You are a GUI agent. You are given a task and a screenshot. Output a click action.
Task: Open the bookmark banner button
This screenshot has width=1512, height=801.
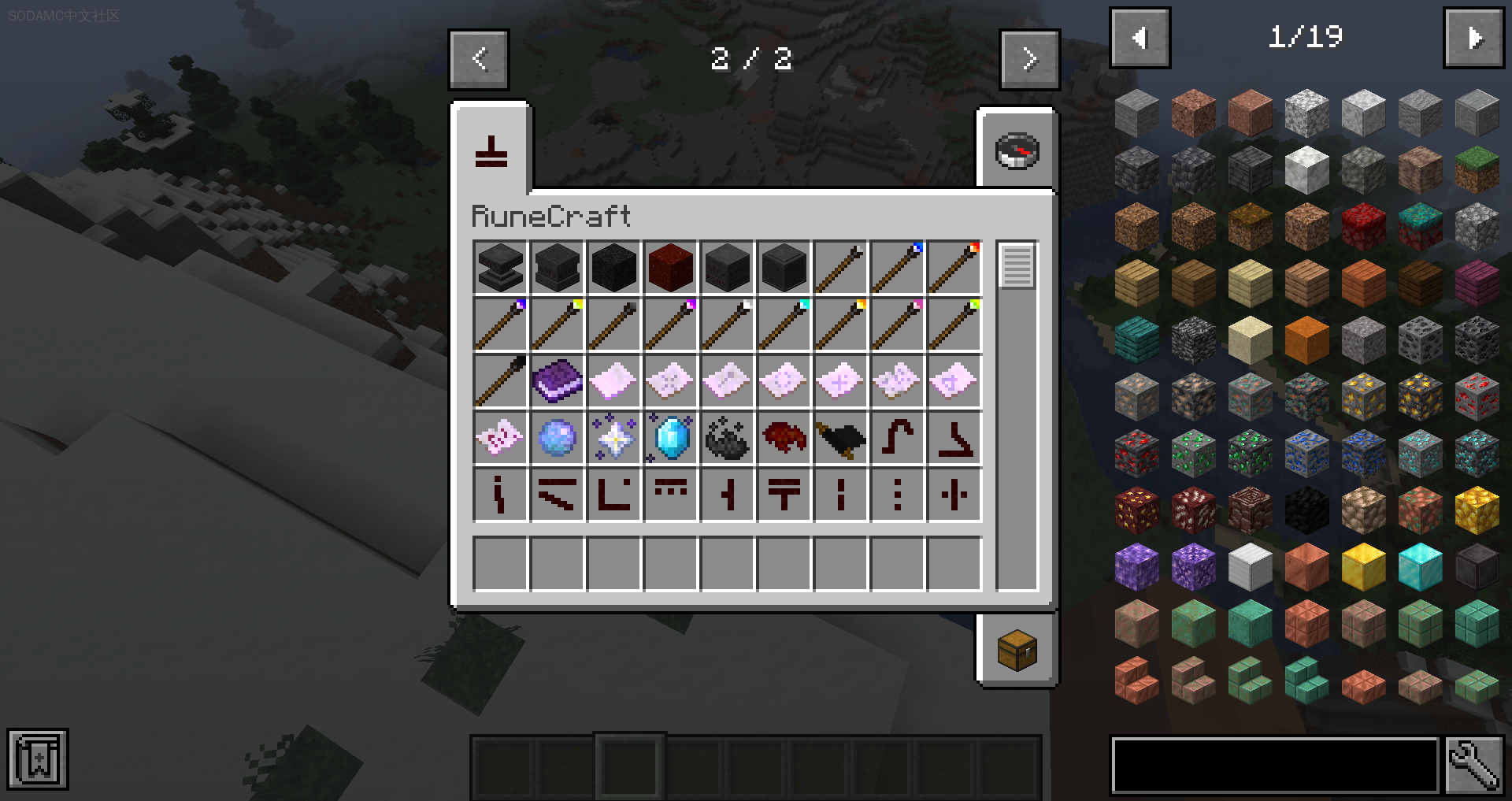coord(38,760)
